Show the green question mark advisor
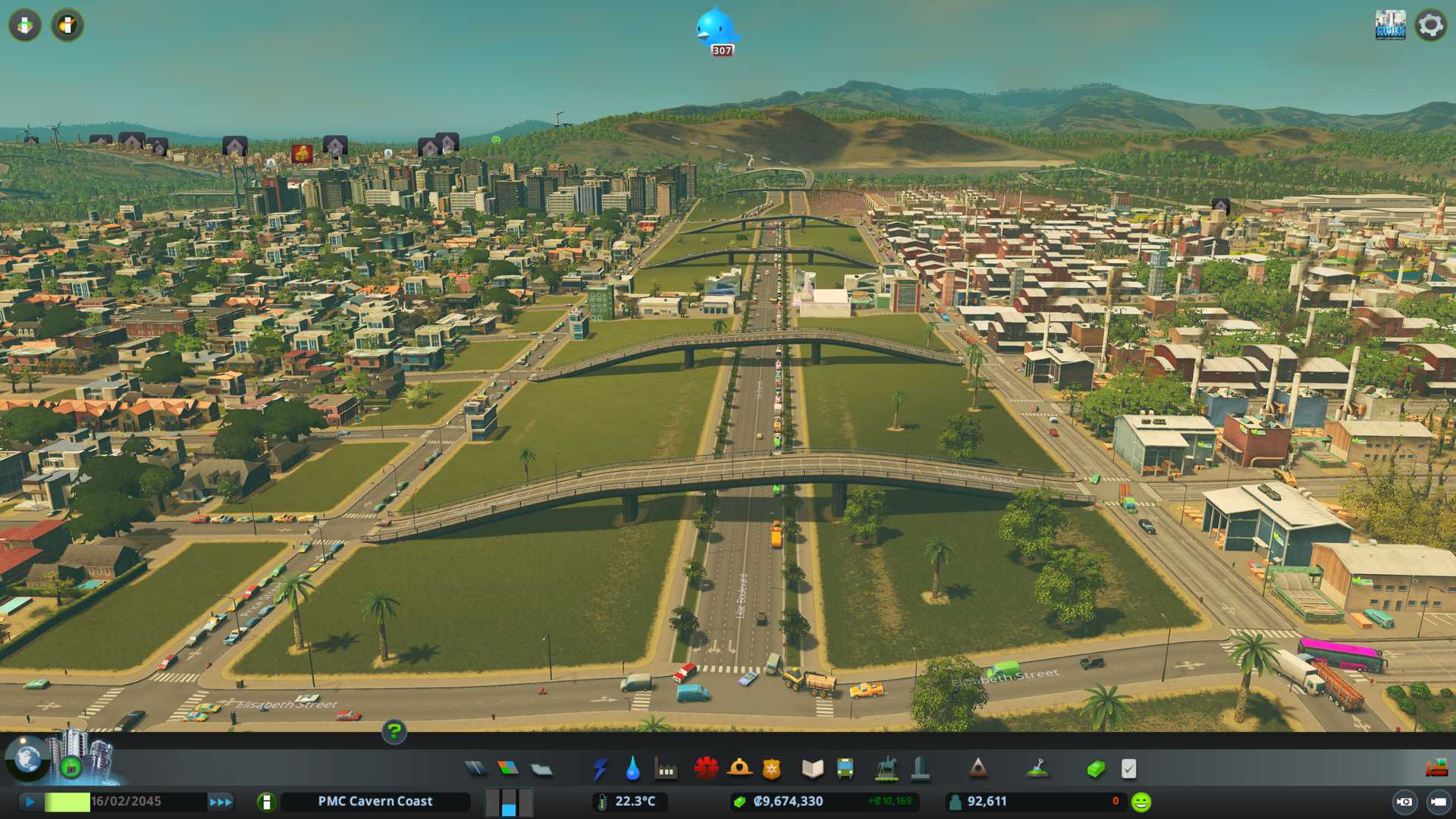Viewport: 1456px width, 819px height. point(394,731)
